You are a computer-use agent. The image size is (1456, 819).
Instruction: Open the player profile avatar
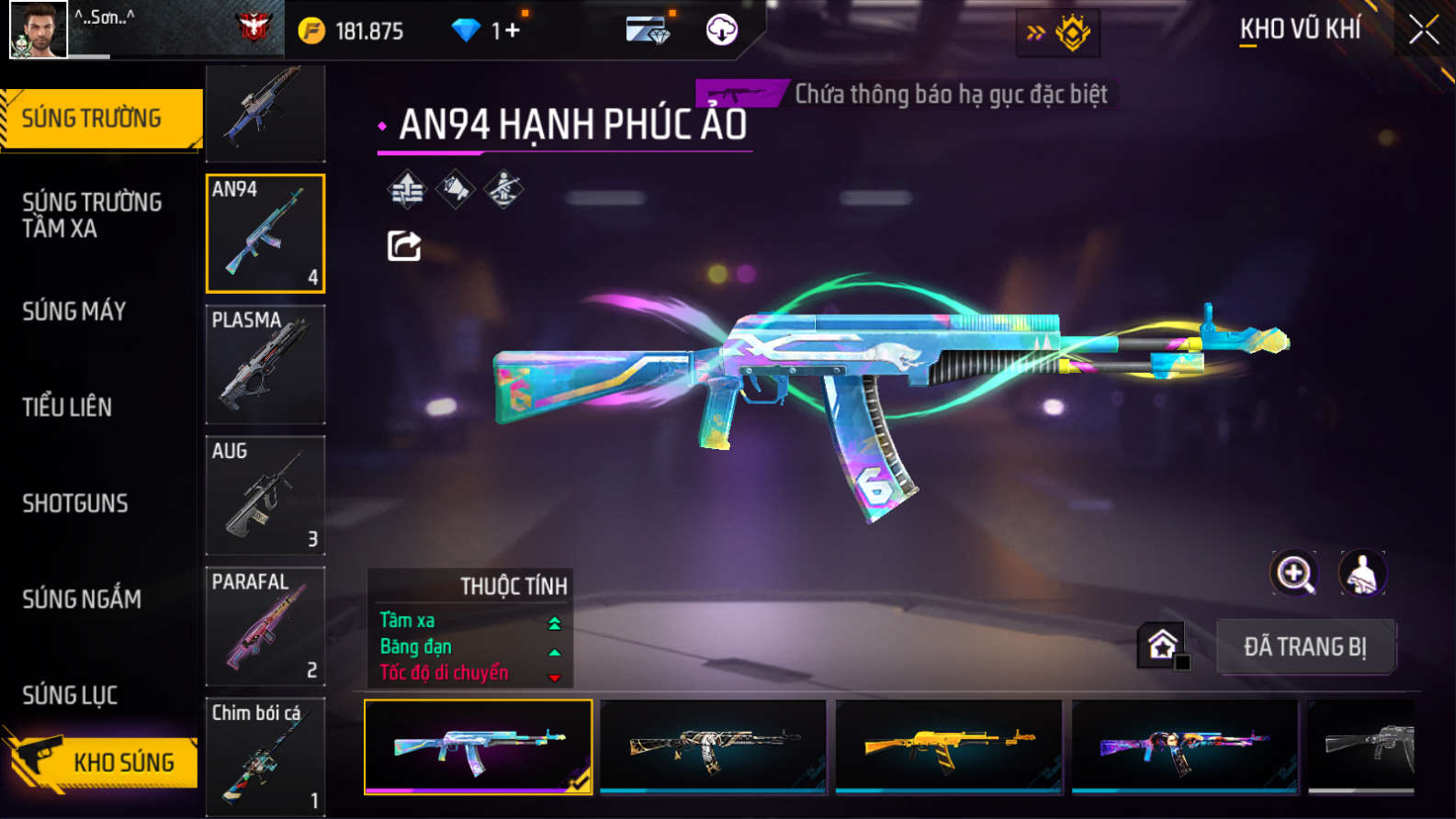tap(39, 29)
